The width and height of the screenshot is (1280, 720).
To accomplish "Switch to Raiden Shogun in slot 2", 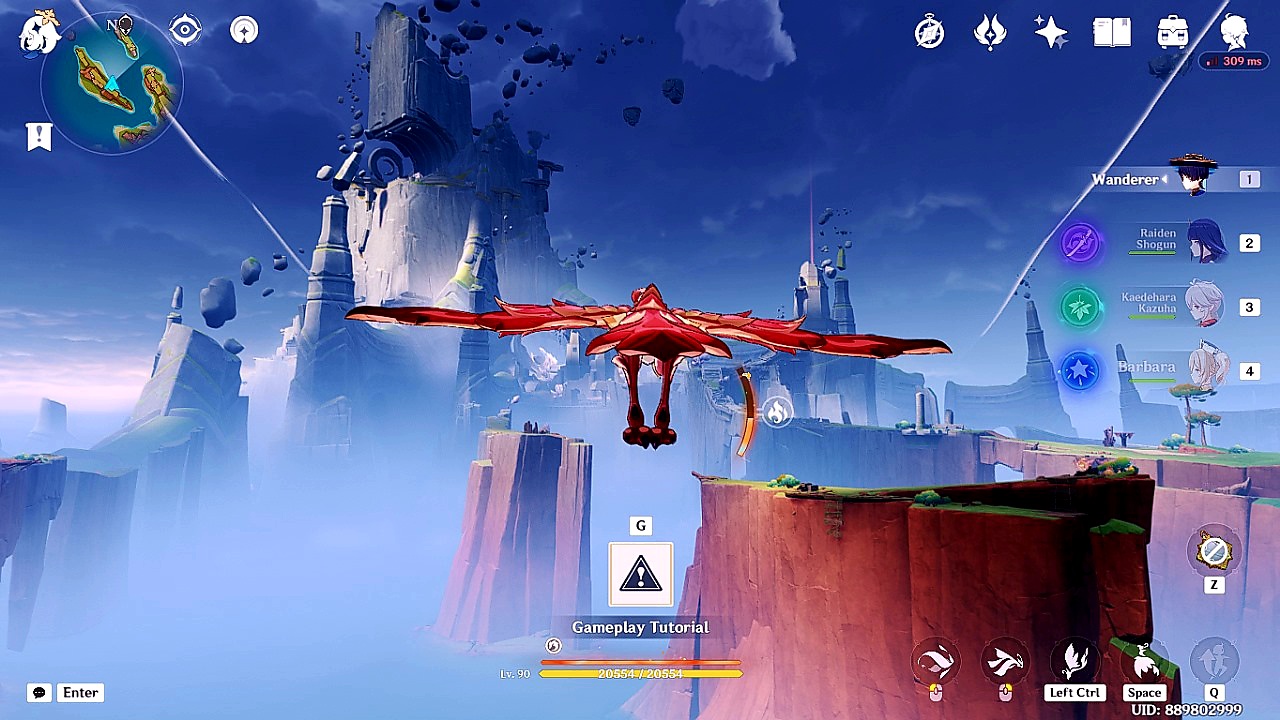I will [1207, 243].
